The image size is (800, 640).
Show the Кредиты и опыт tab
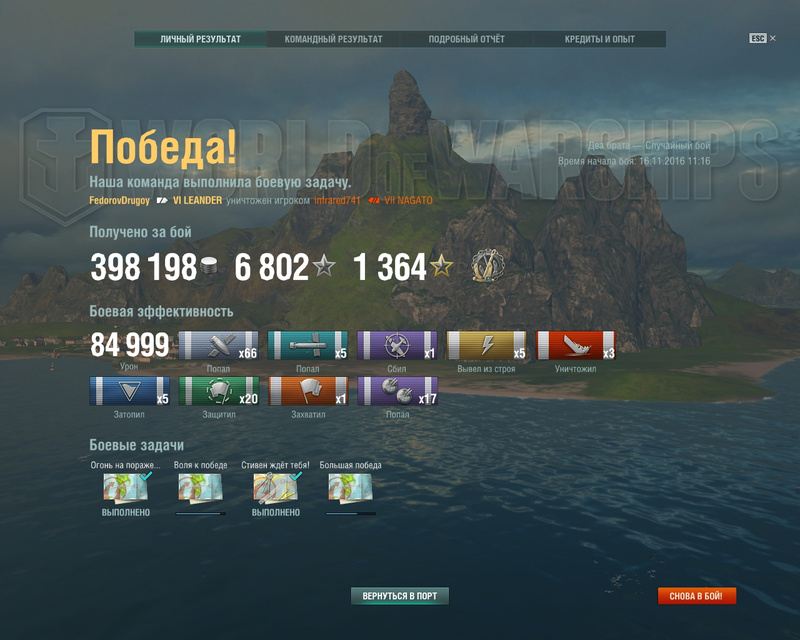(x=599, y=39)
